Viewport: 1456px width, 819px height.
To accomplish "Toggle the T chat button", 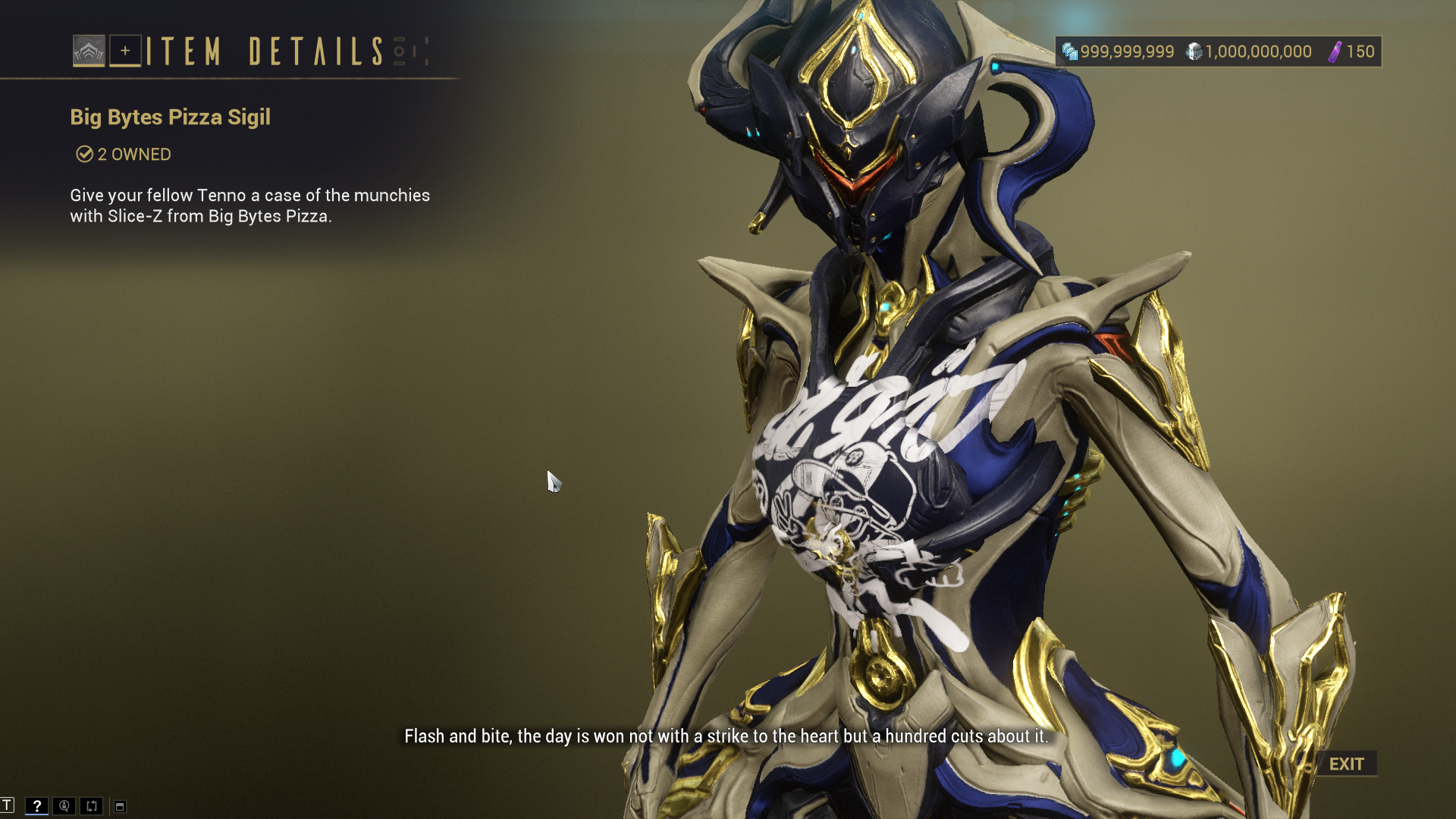I will click(x=7, y=805).
